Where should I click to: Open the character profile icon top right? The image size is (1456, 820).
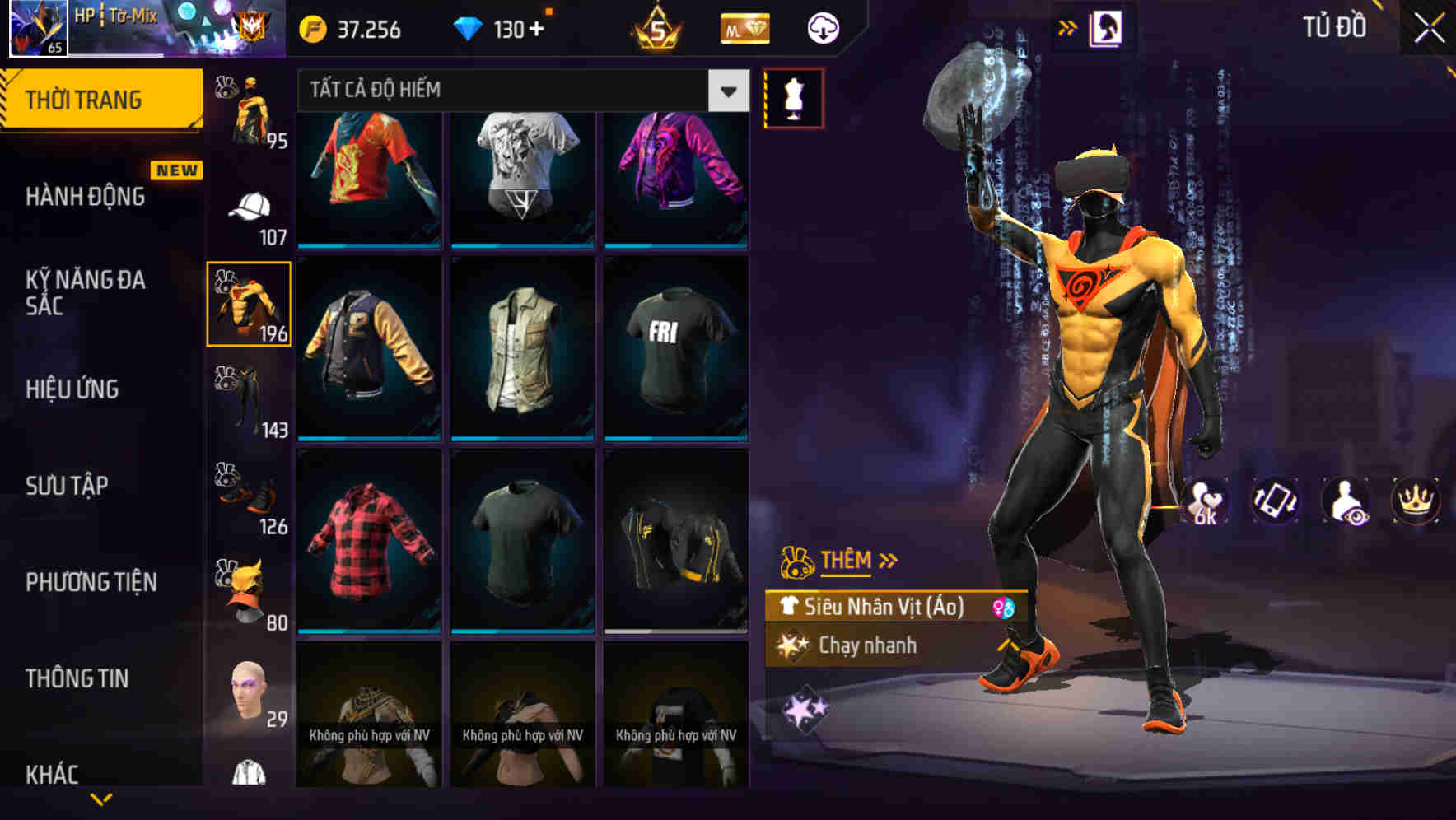pyautogui.click(x=1108, y=27)
